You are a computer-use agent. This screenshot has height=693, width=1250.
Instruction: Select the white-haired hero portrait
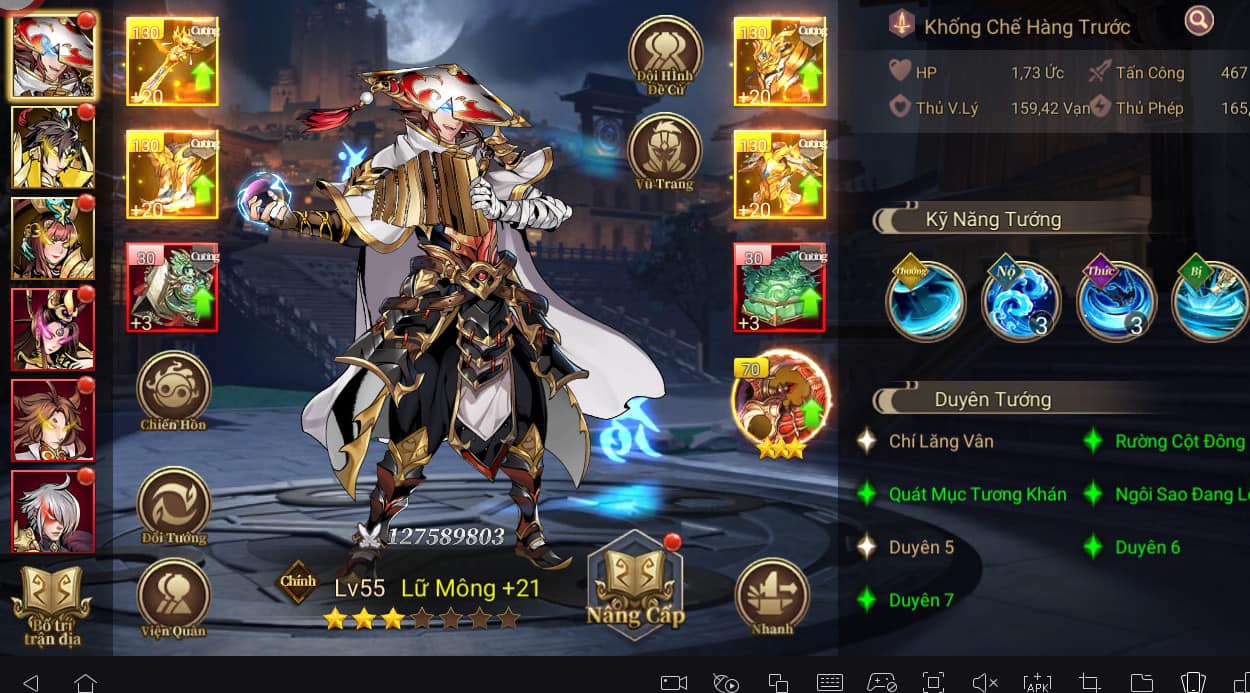pyautogui.click(x=53, y=510)
